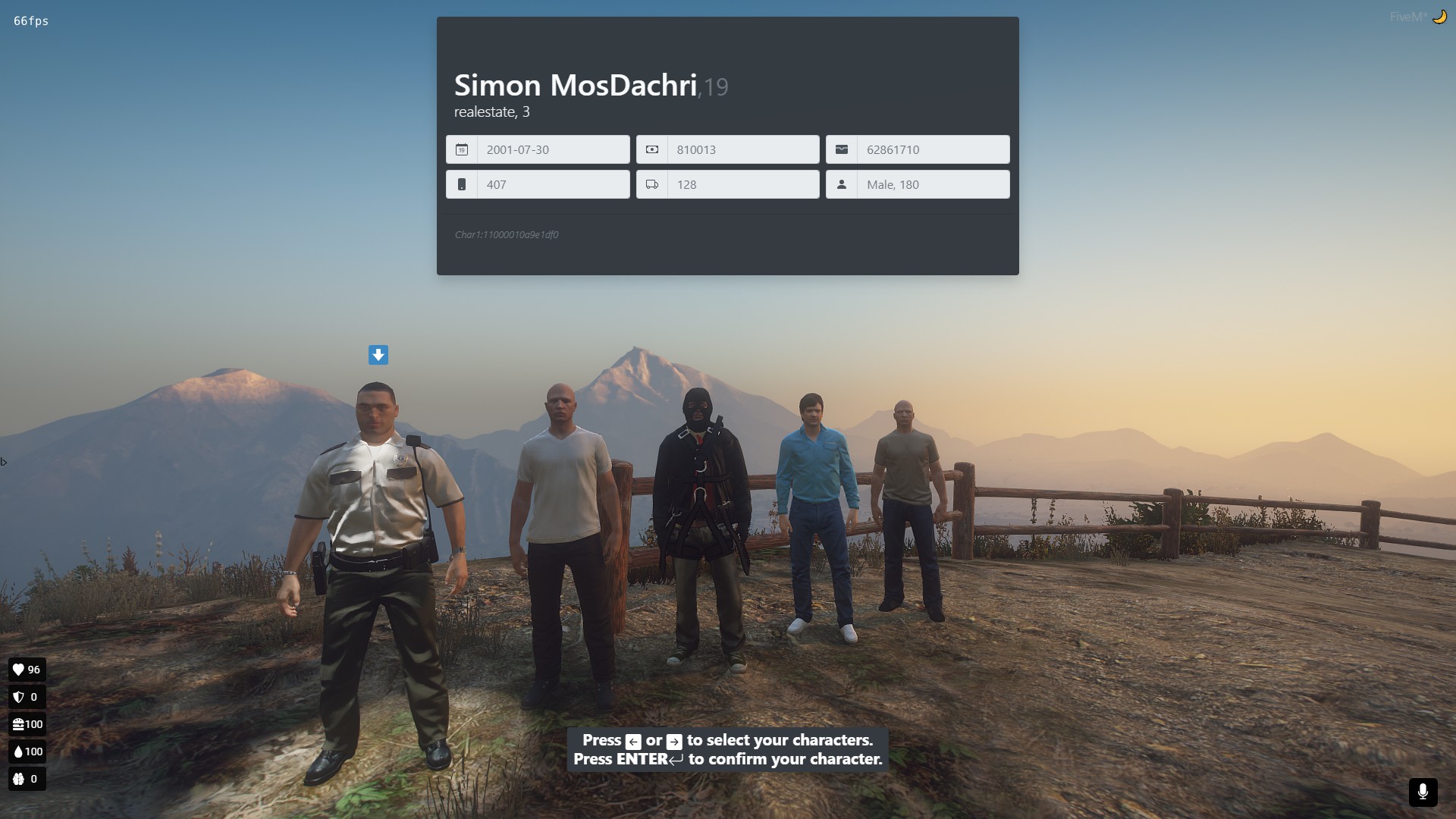Click the bank envelope icon beside 62861710
This screenshot has height=819, width=1456.
[842, 149]
